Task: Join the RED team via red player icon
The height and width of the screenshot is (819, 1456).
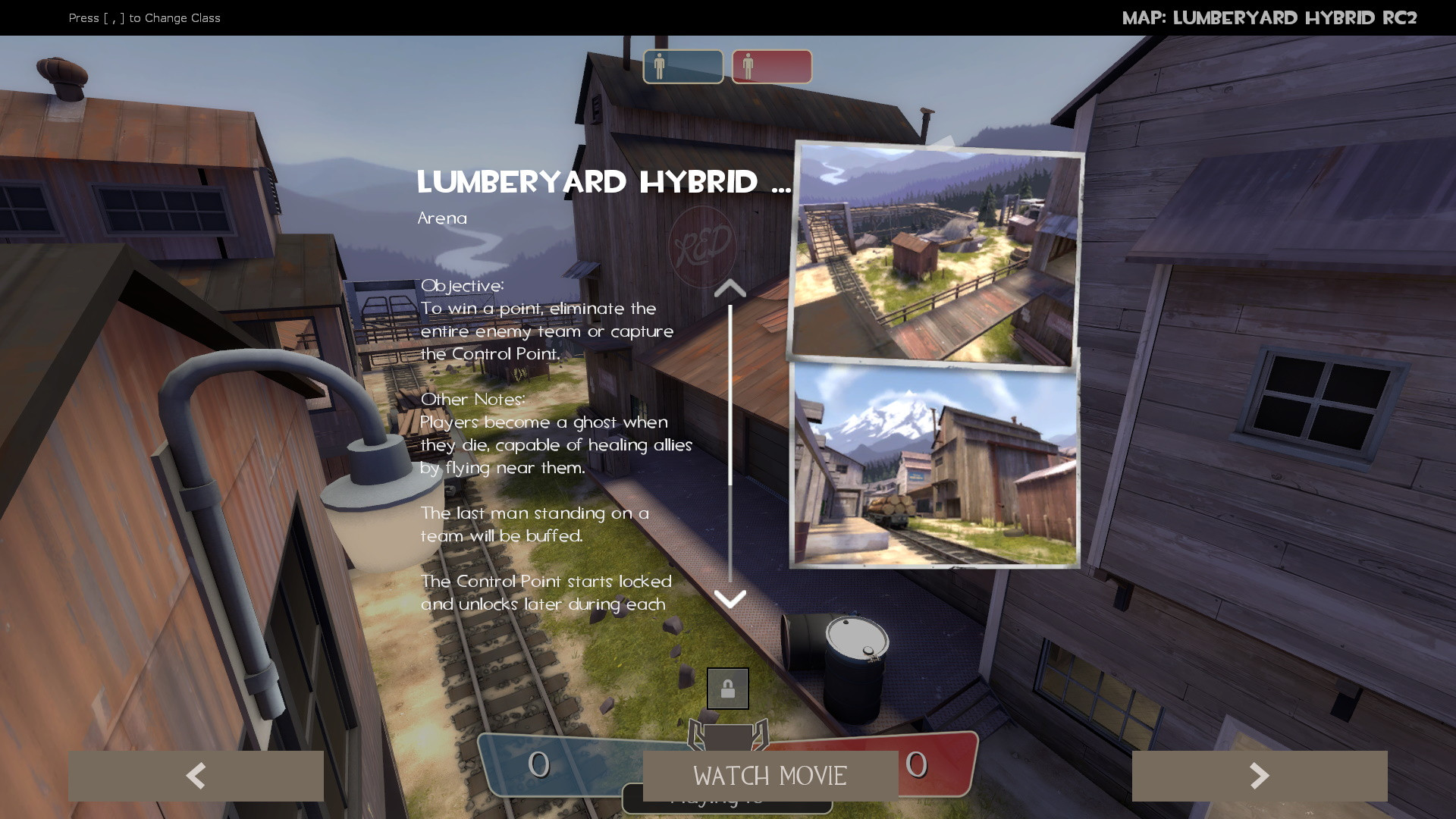Action: pyautogui.click(x=770, y=66)
